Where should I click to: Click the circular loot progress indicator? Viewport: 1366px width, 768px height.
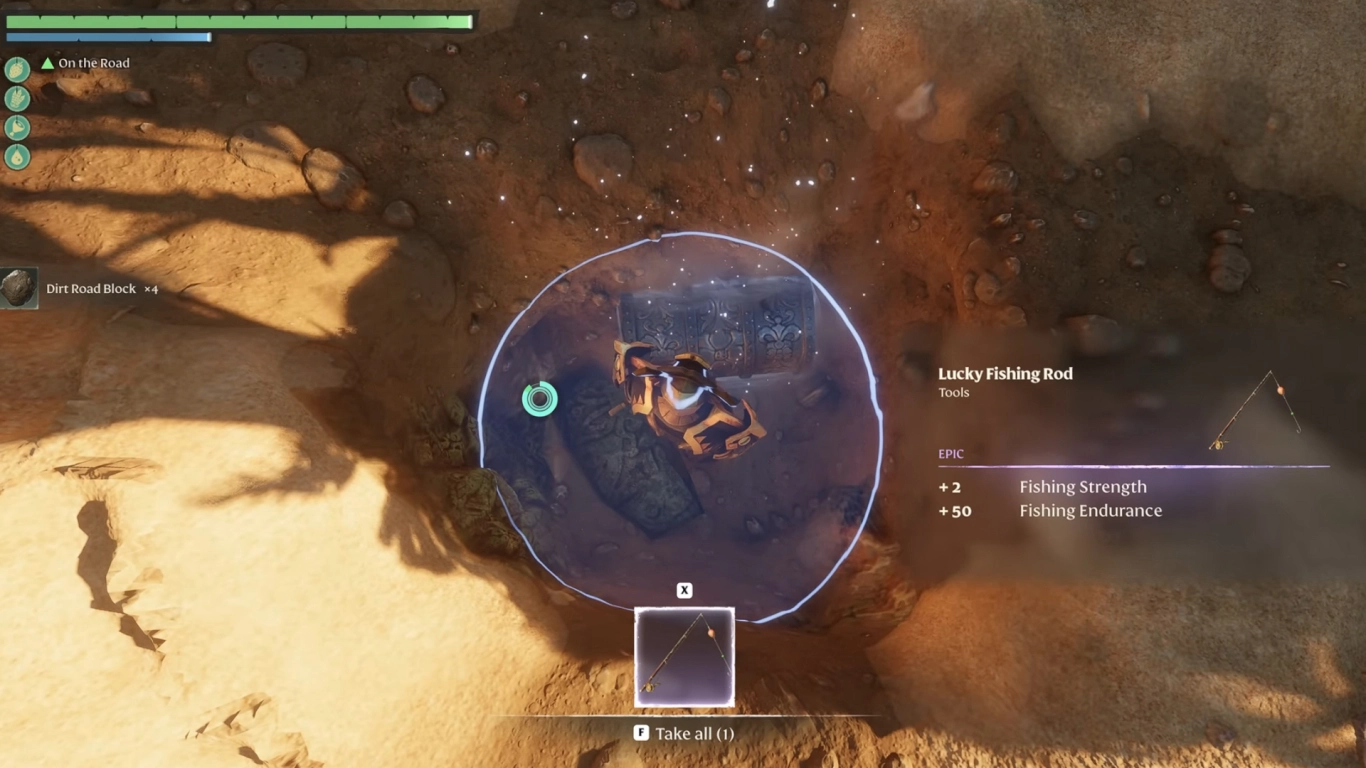pos(538,397)
